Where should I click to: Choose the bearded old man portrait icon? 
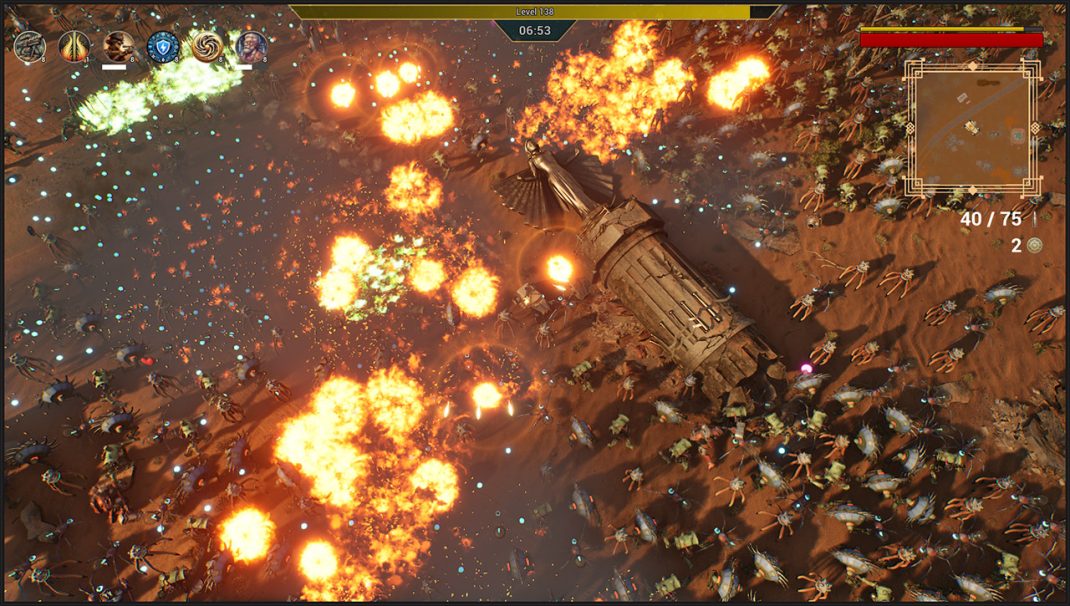tap(251, 46)
